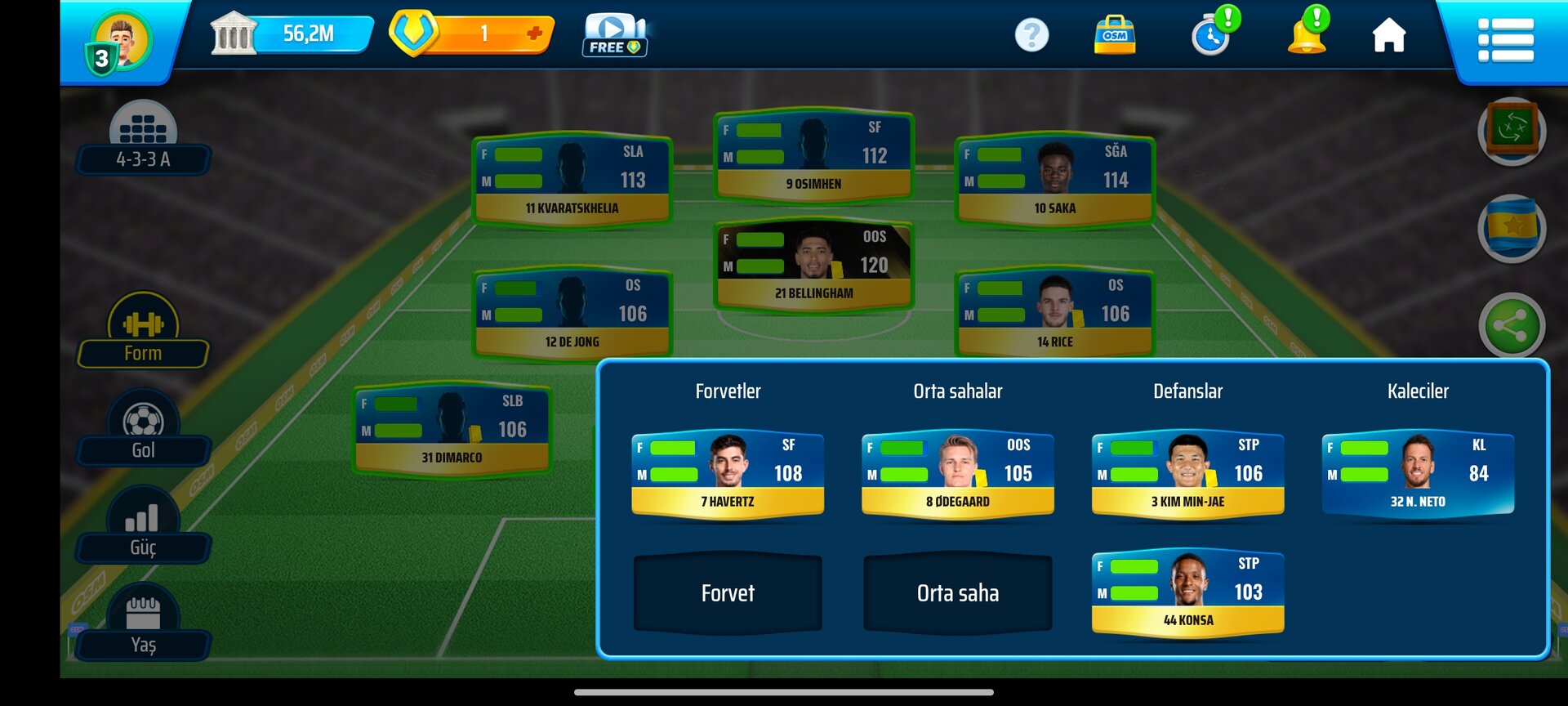Select the Saka player card
The width and height of the screenshot is (1568, 706).
pyautogui.click(x=1054, y=181)
